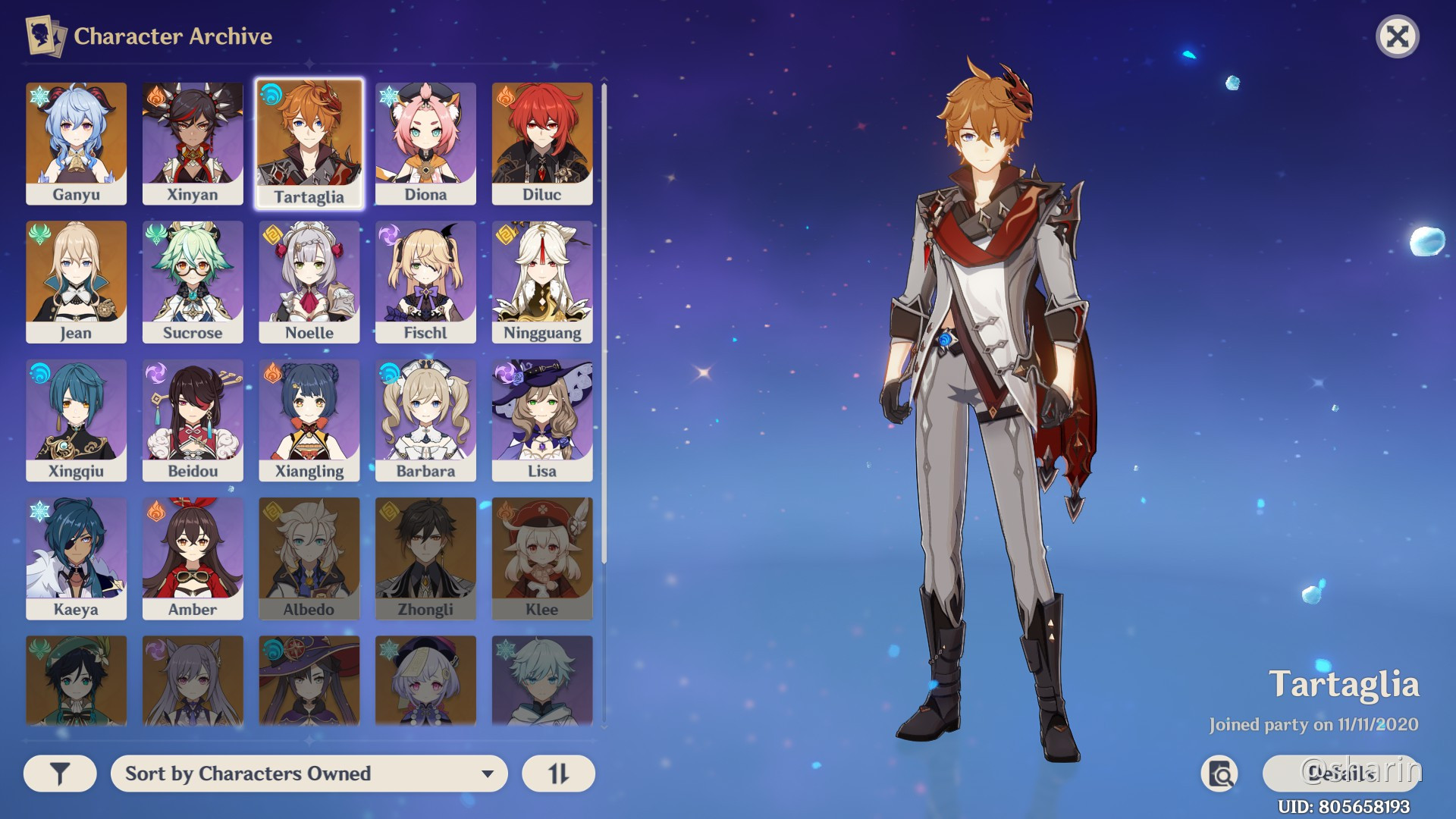
Task: Select Venti in the bottom row
Action: [77, 680]
